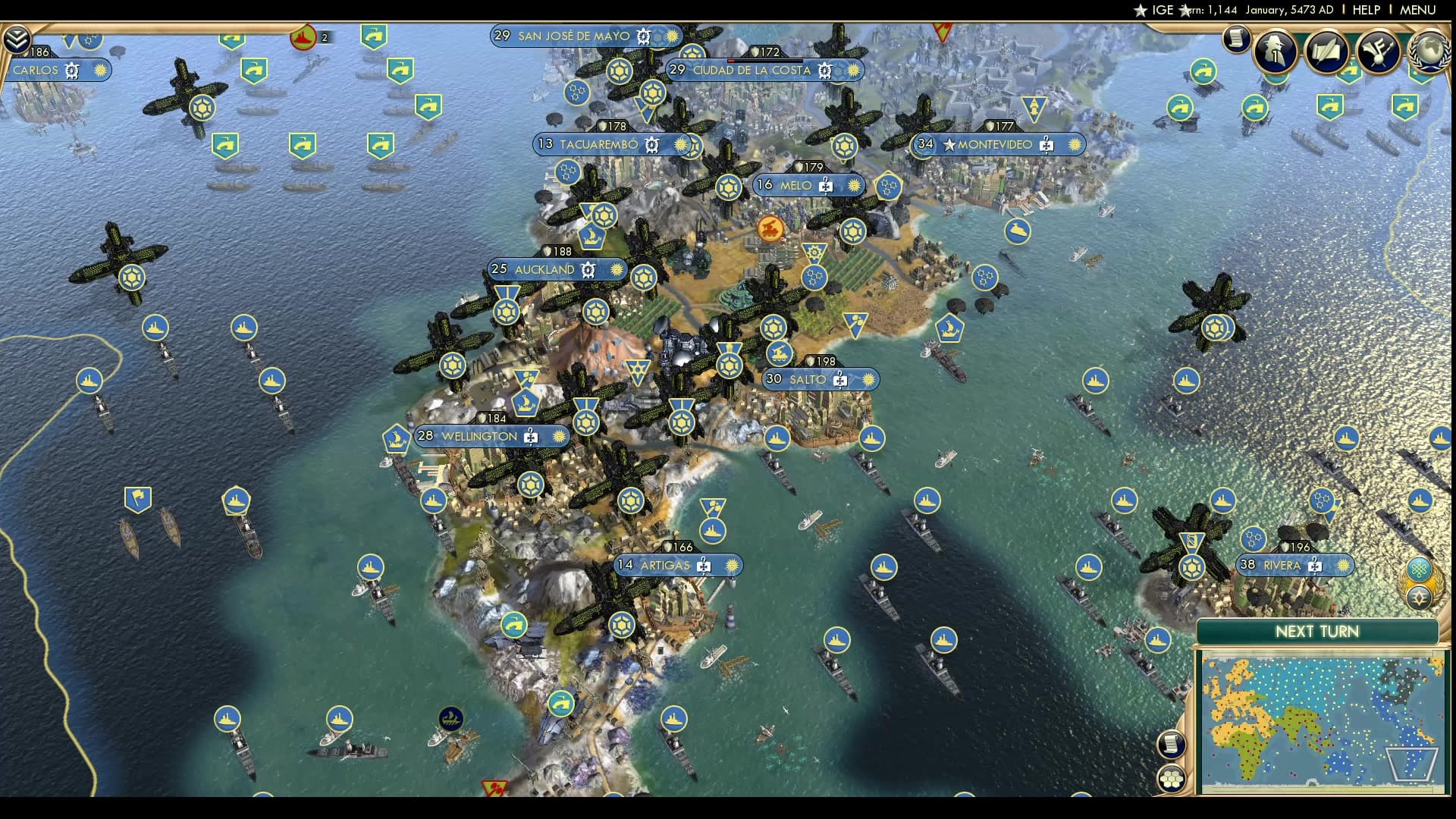Image resolution: width=1456 pixels, height=819 pixels.
Task: Select the white flag unit marker on the left
Action: pyautogui.click(x=138, y=498)
